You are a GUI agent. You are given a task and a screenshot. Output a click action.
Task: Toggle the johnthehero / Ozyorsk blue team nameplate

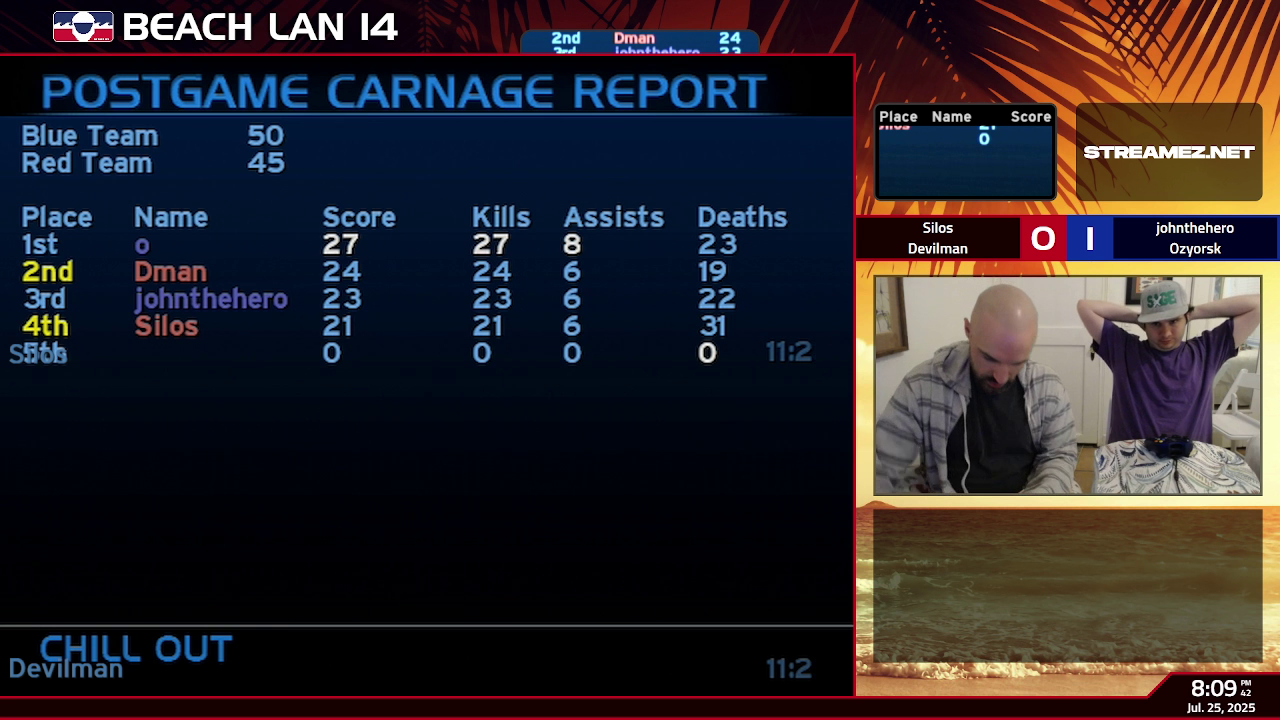coord(1193,238)
